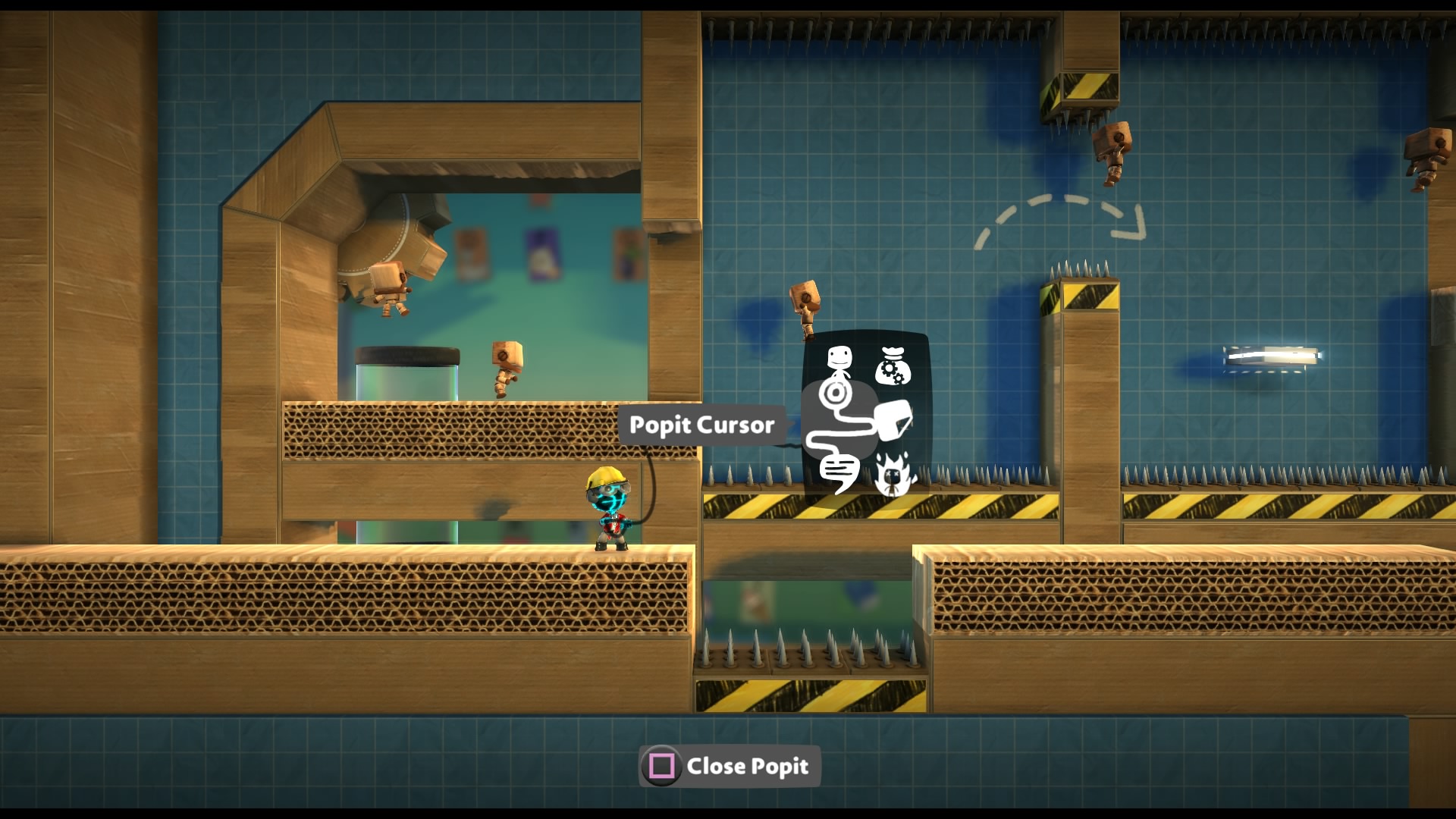Choose the flaming Sackboy retry icon
This screenshot has height=819, width=1456.
[894, 474]
